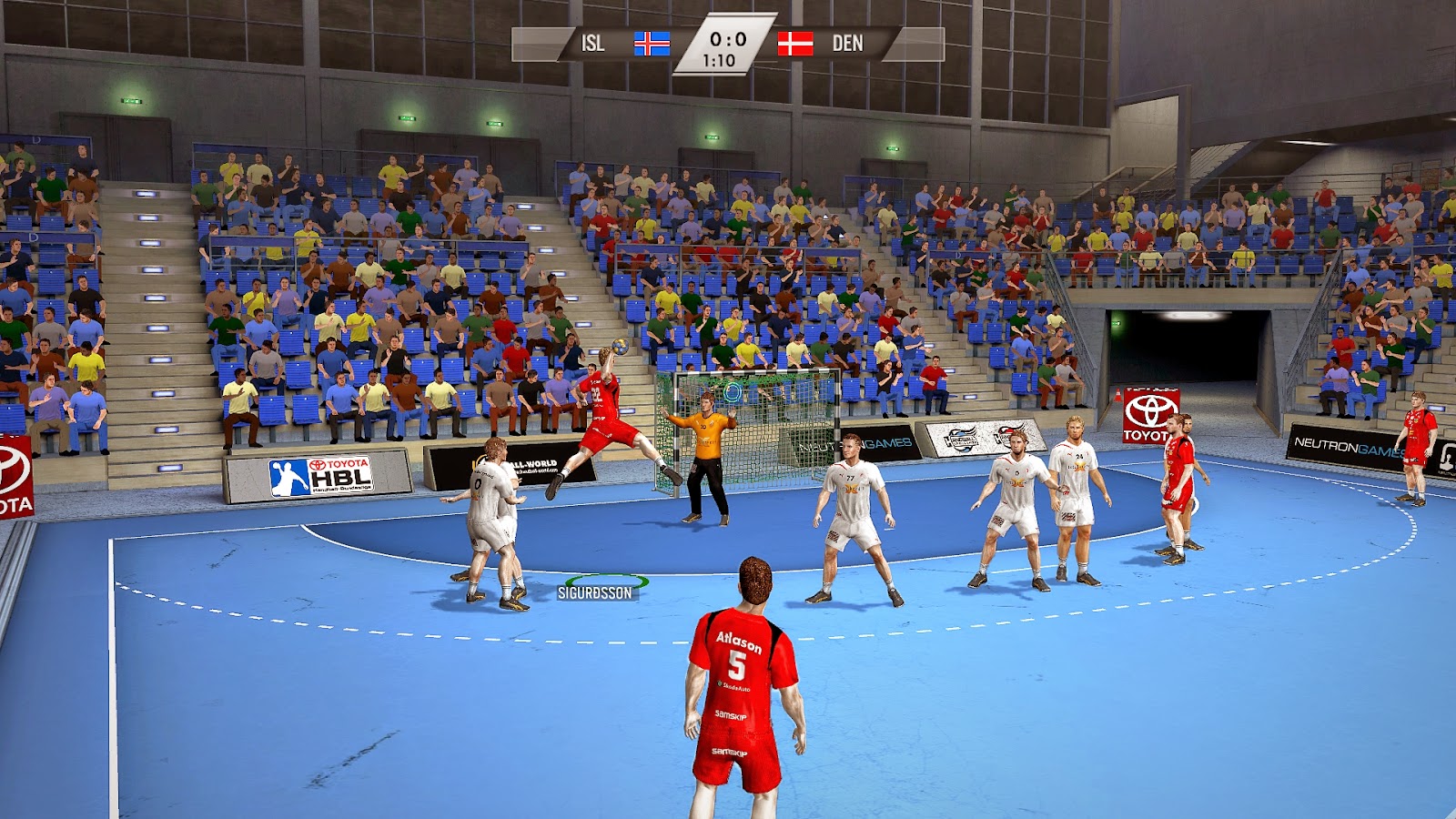Click the ISL team label on the scoreboard
The width and height of the screenshot is (1456, 819).
(x=591, y=41)
